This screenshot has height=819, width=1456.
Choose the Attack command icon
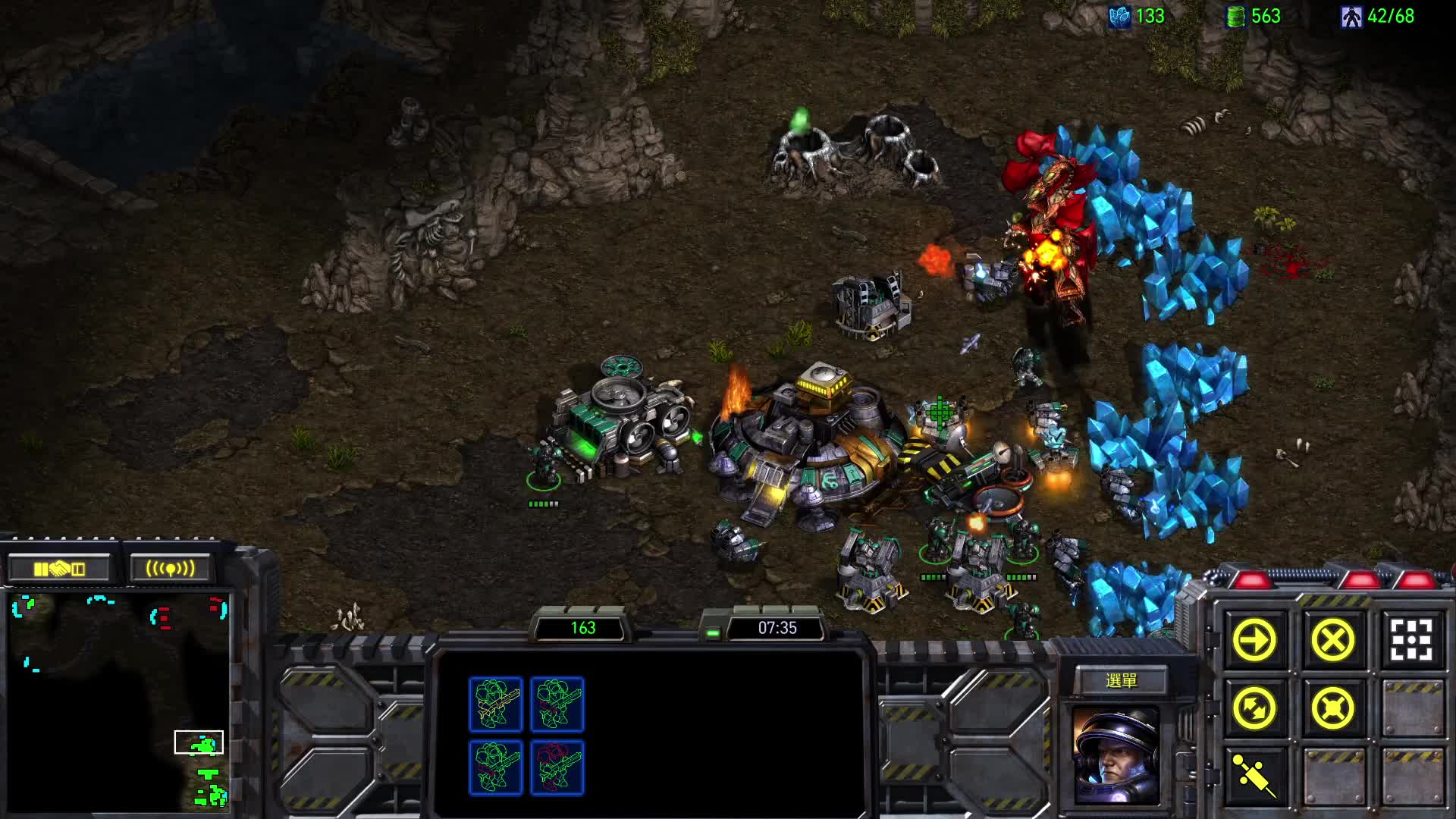(x=1410, y=641)
